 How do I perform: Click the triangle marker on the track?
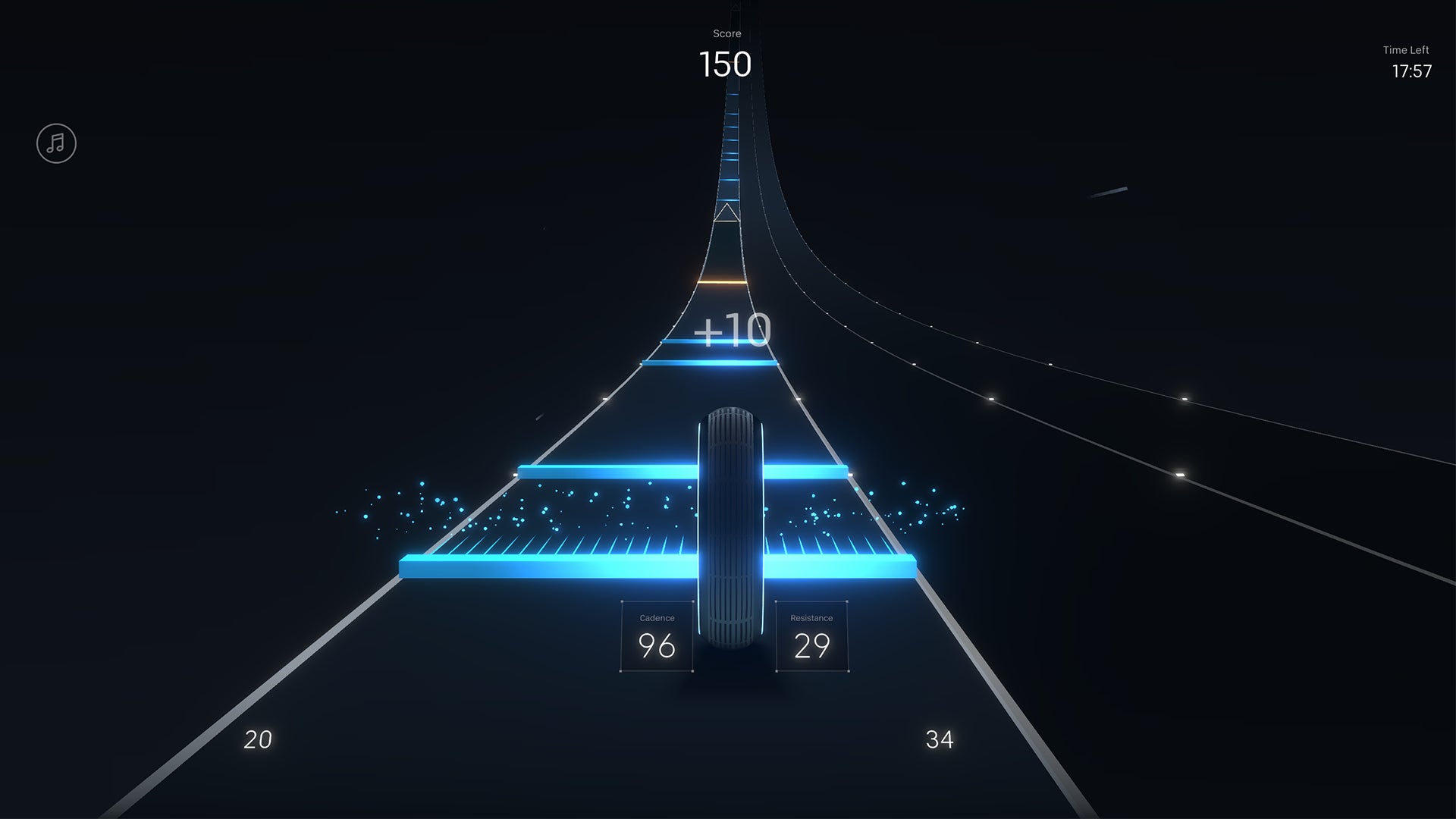pos(727,215)
